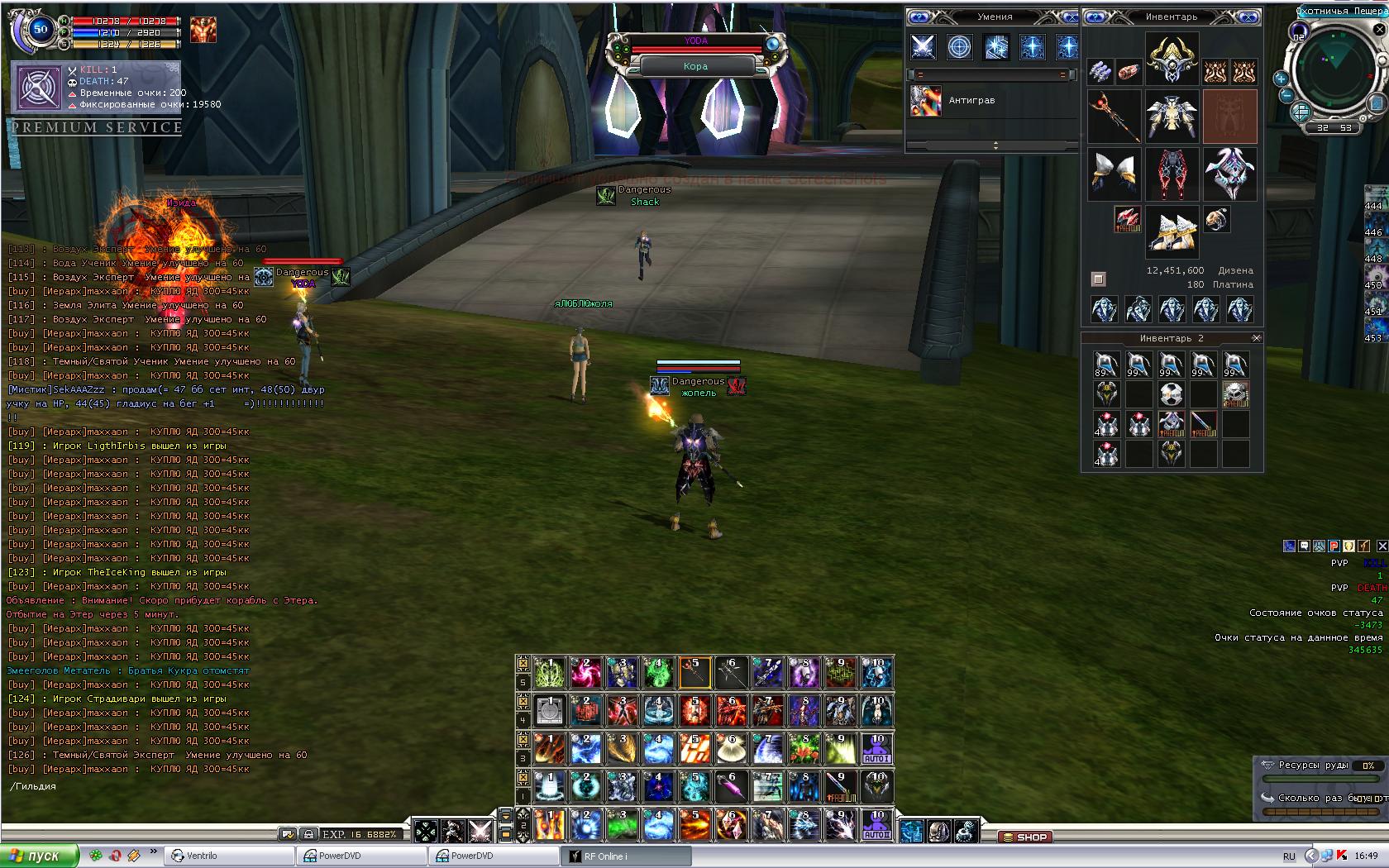Select the equipped helmet slot
Viewport: 1389px width, 868px height.
[1172, 59]
